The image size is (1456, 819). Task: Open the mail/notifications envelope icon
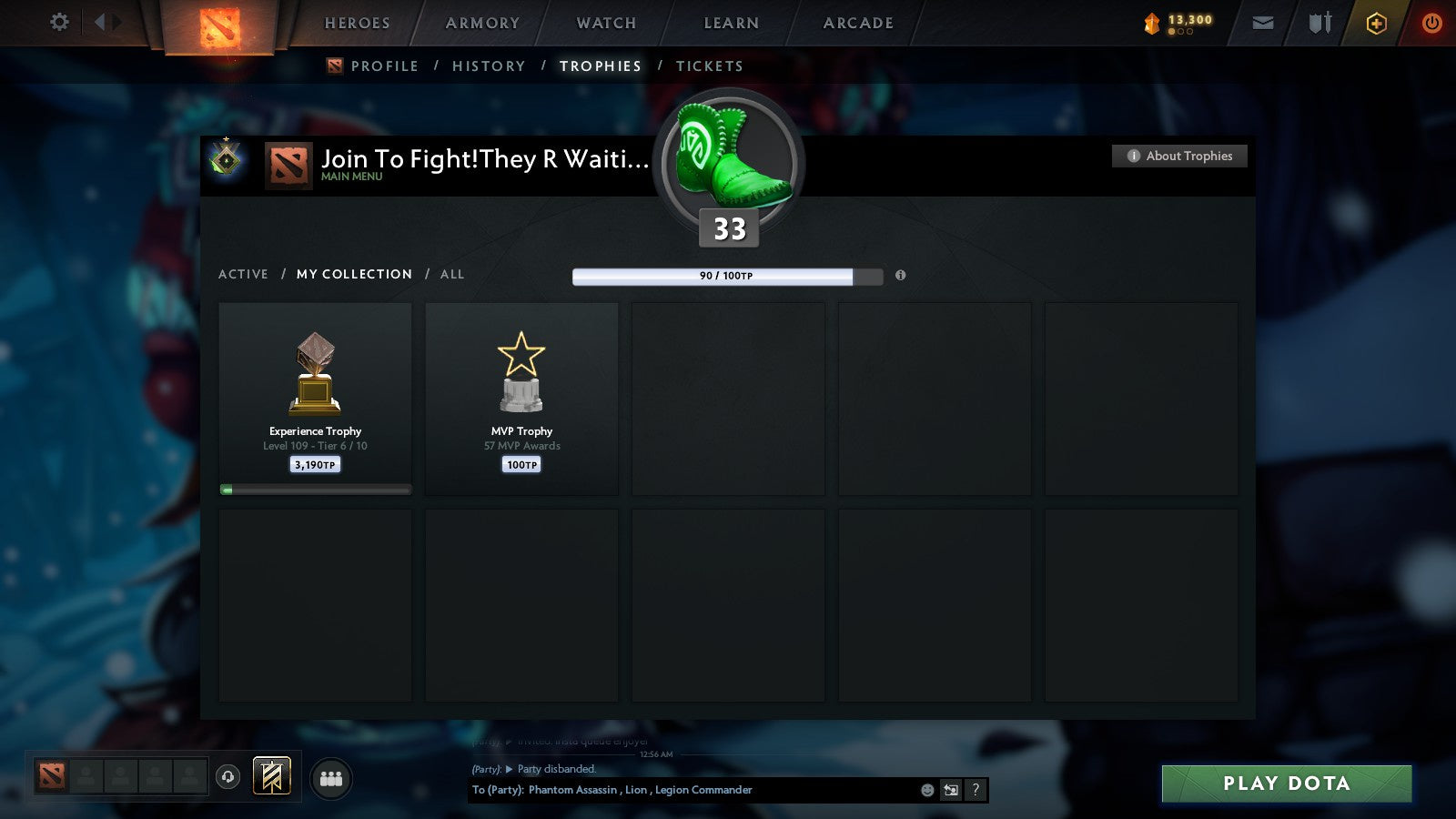click(1263, 23)
